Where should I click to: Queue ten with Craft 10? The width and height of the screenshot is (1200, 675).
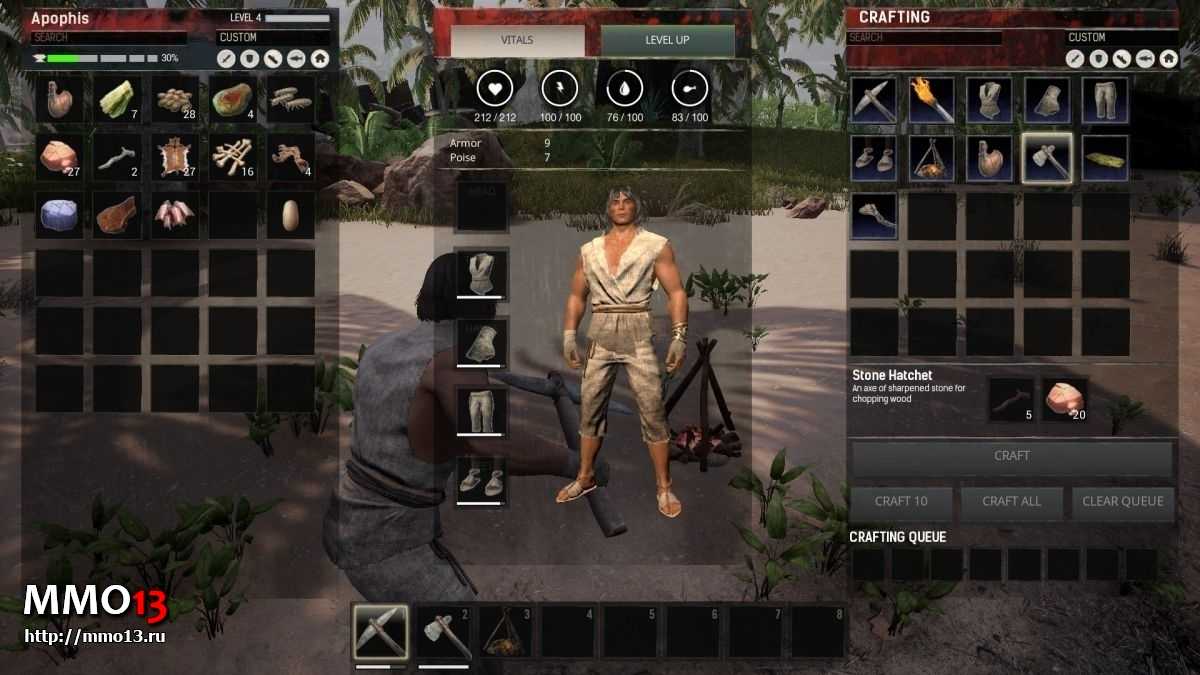pyautogui.click(x=900, y=501)
